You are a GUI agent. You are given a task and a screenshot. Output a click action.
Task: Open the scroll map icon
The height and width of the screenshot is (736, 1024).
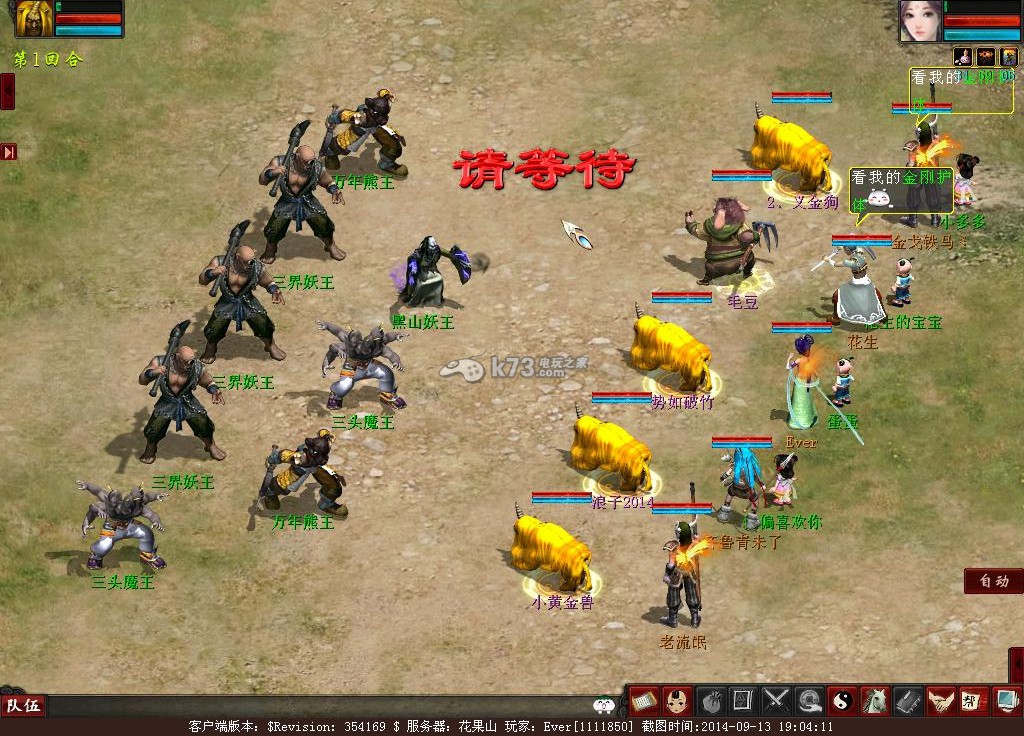(644, 700)
